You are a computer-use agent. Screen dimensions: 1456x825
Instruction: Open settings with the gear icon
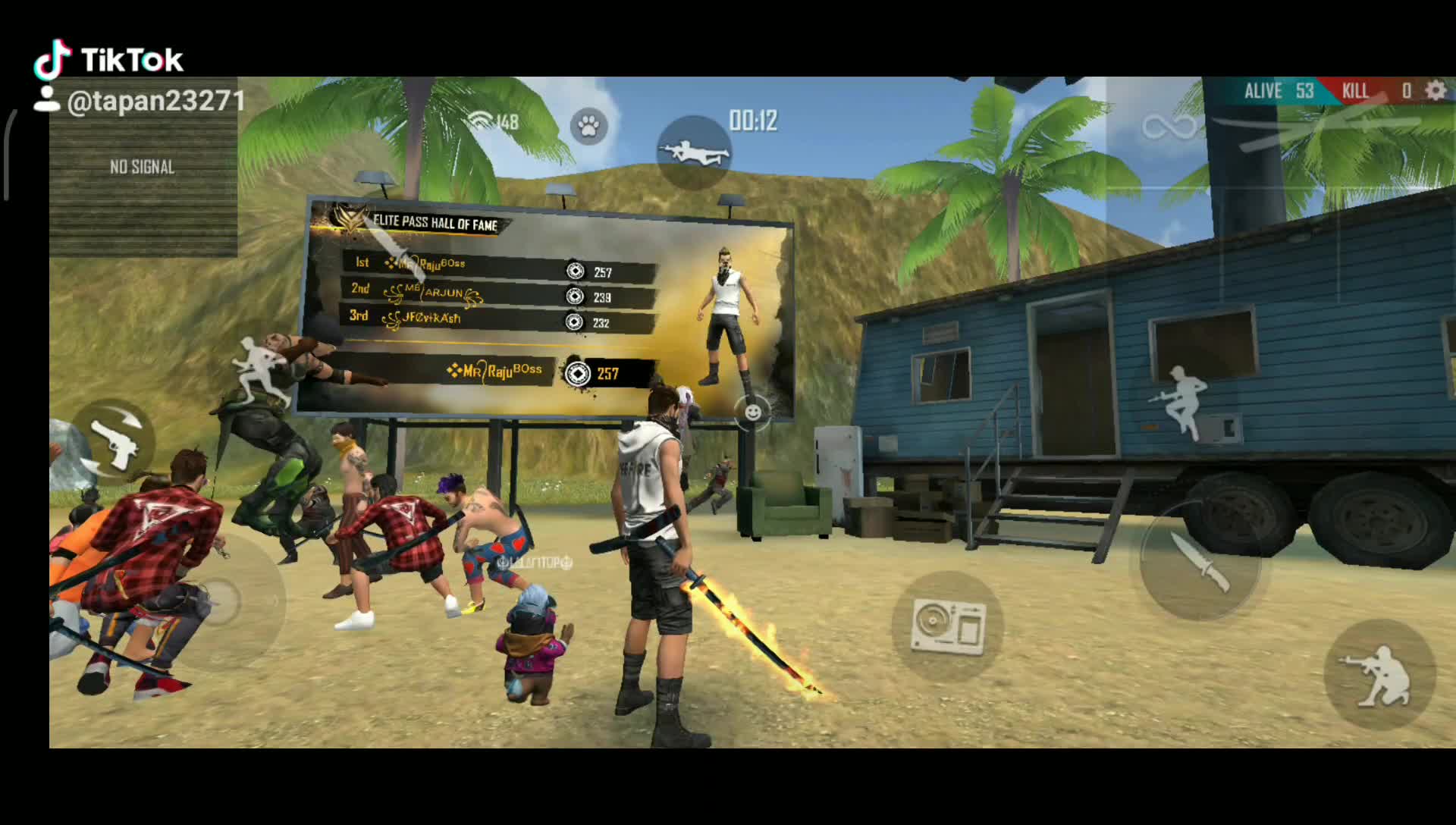pos(1435,91)
